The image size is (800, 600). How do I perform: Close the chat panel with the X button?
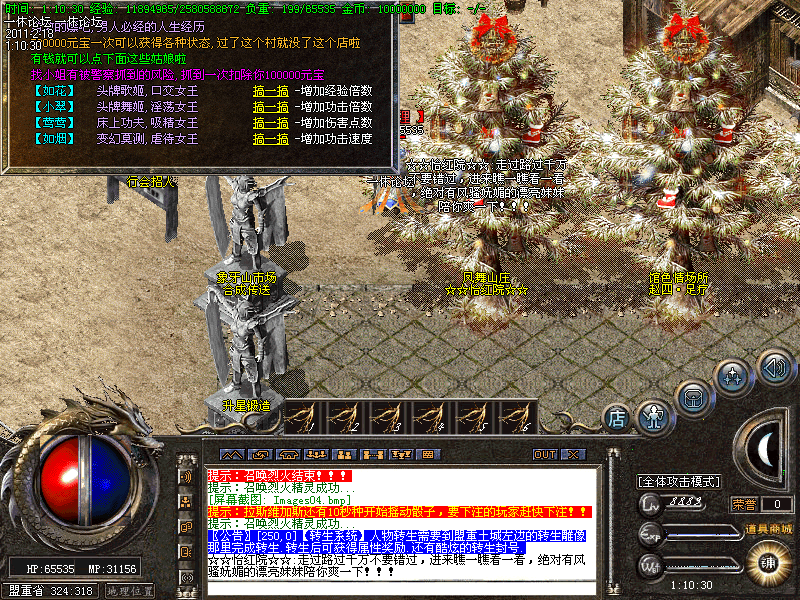pyautogui.click(x=572, y=455)
